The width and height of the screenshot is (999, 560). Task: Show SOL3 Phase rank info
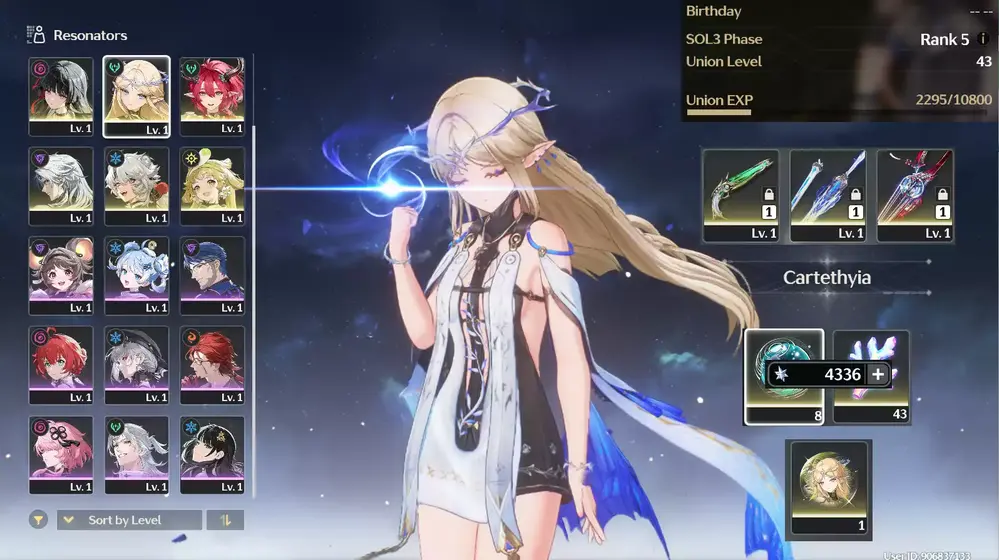[x=983, y=39]
